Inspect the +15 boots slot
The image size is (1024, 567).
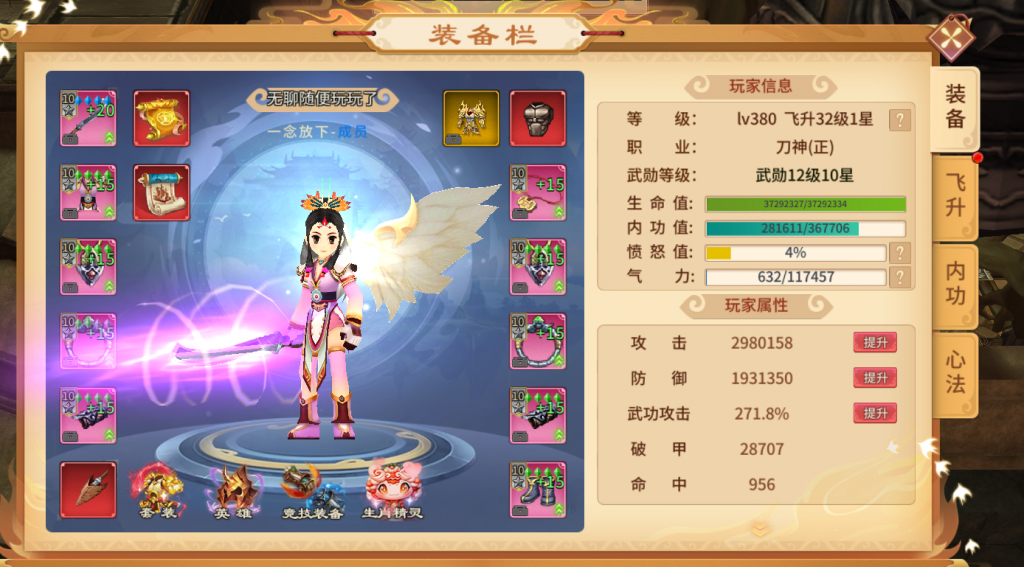pos(538,489)
